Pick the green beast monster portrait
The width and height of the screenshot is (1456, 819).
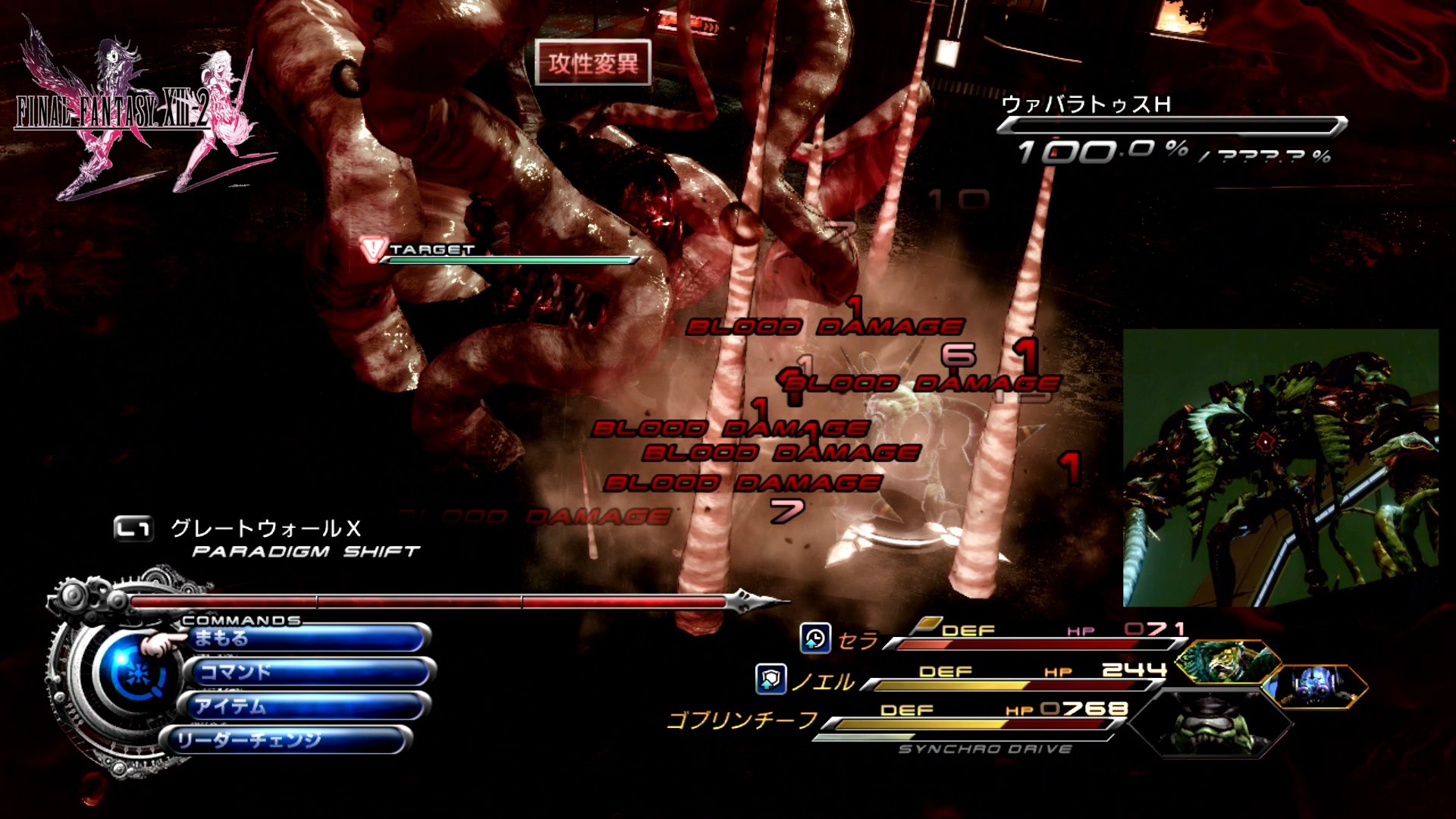(x=1226, y=661)
